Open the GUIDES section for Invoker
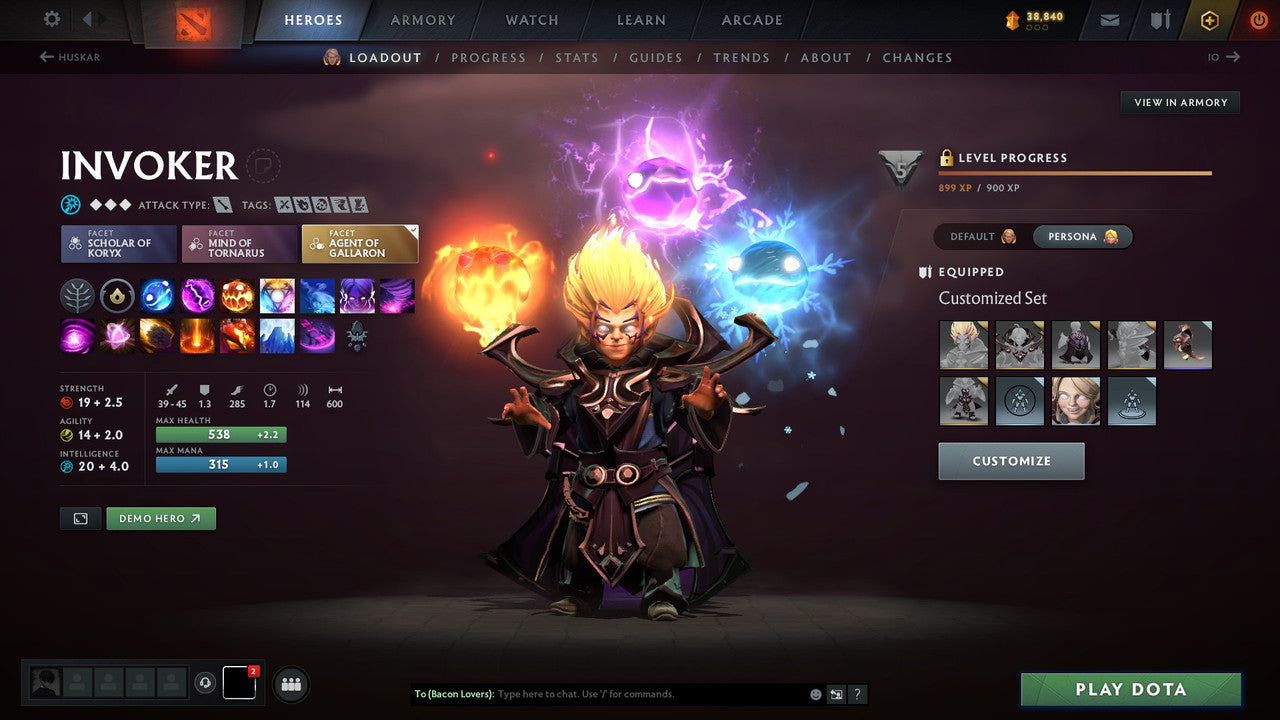 (x=656, y=57)
